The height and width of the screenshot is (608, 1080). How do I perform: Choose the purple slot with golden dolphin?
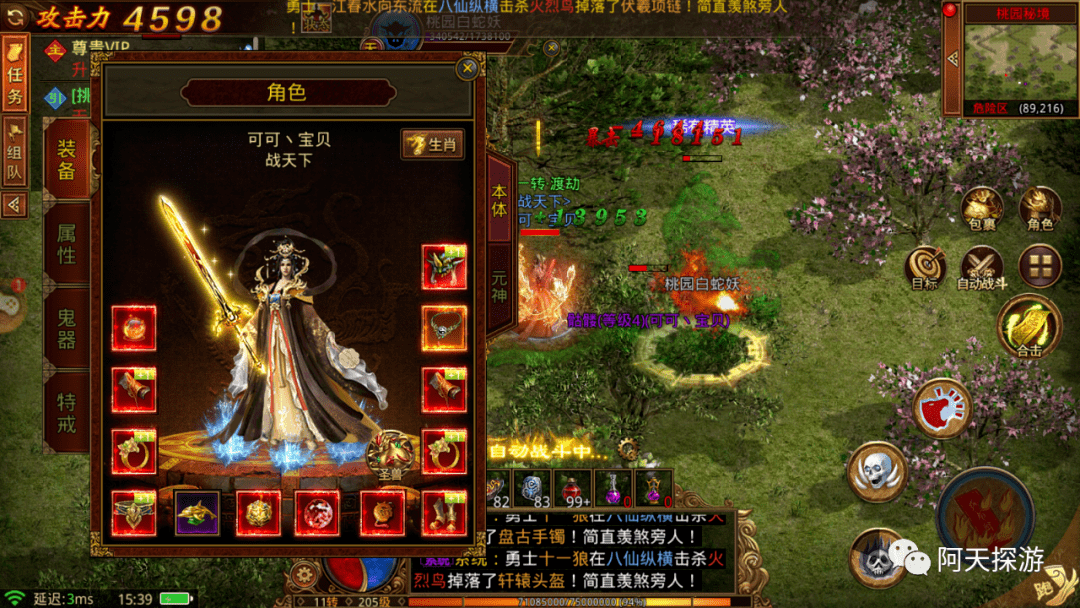(197, 512)
